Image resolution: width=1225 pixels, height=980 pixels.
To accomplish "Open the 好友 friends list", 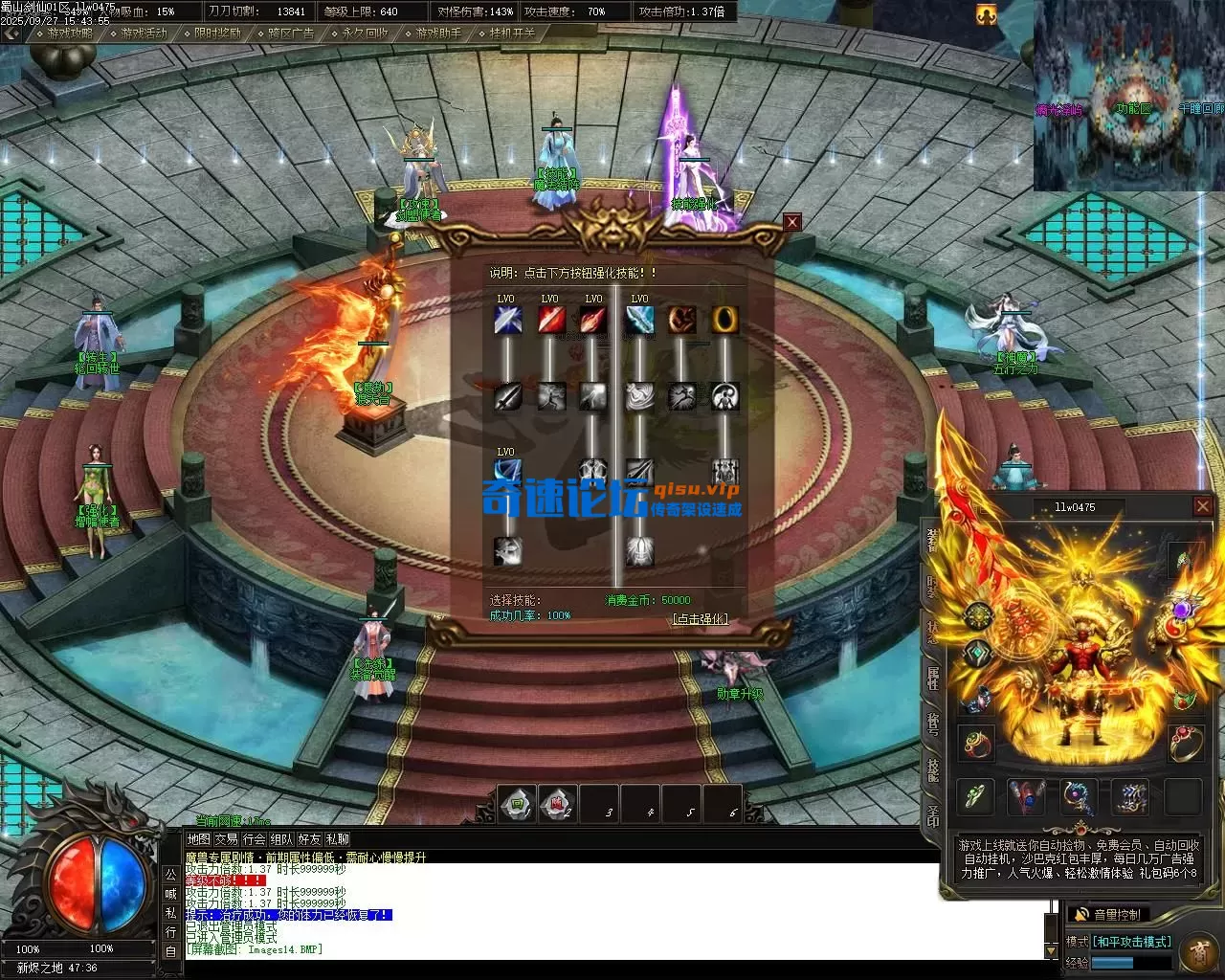I will pyautogui.click(x=309, y=839).
